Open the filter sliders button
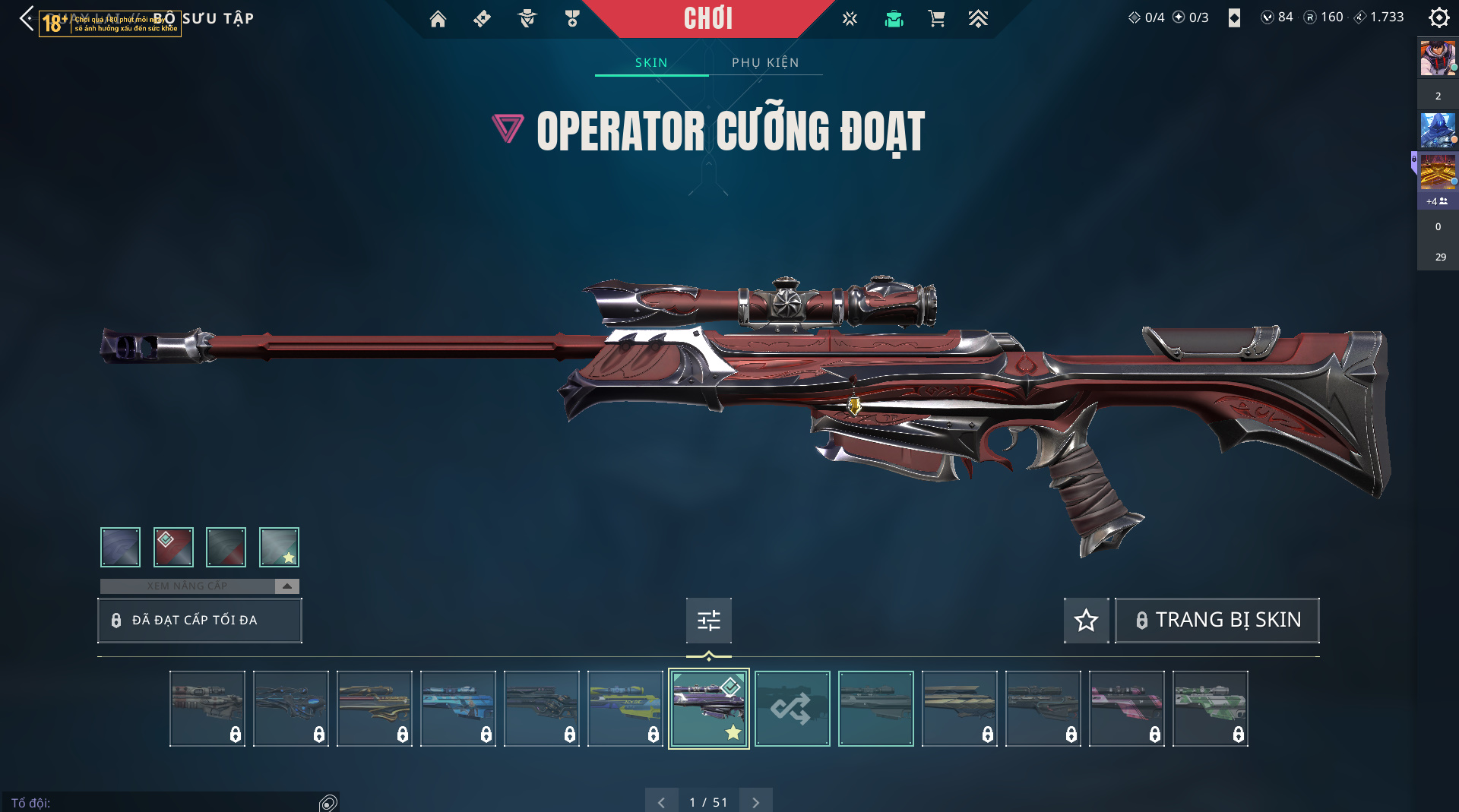This screenshot has width=1459, height=812. click(x=708, y=620)
